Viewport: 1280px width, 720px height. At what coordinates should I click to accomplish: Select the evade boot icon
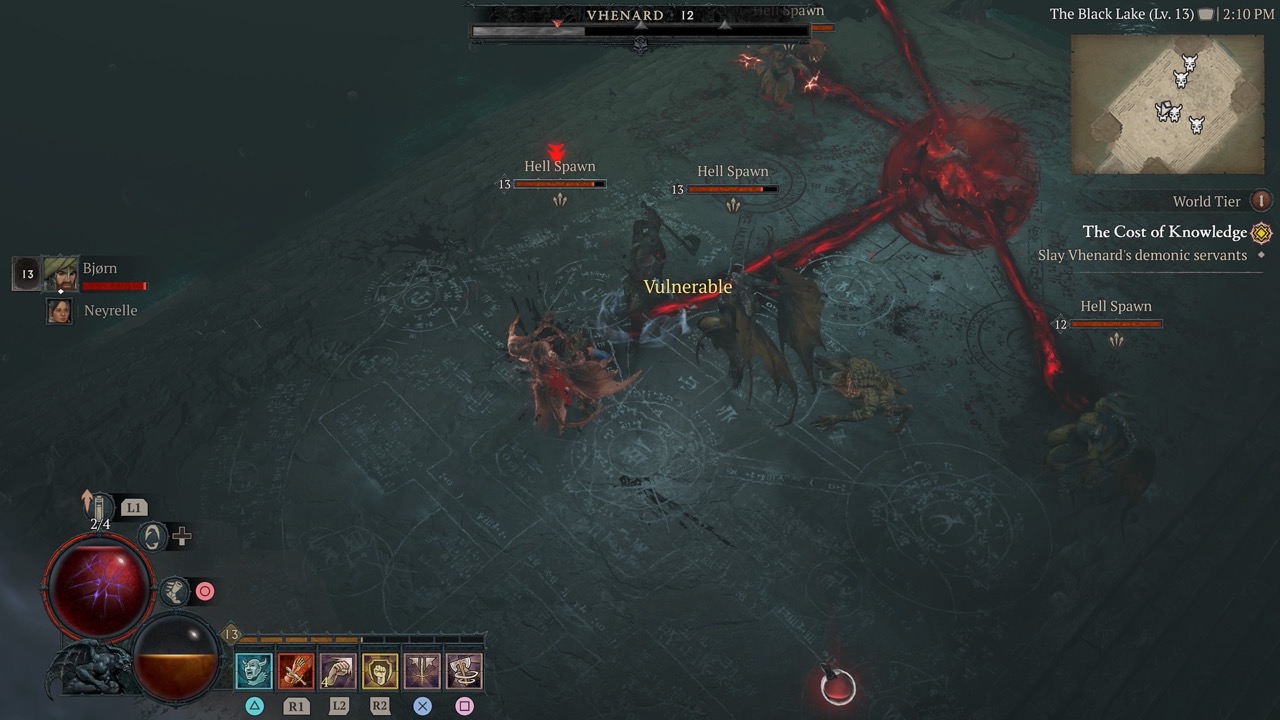point(174,591)
